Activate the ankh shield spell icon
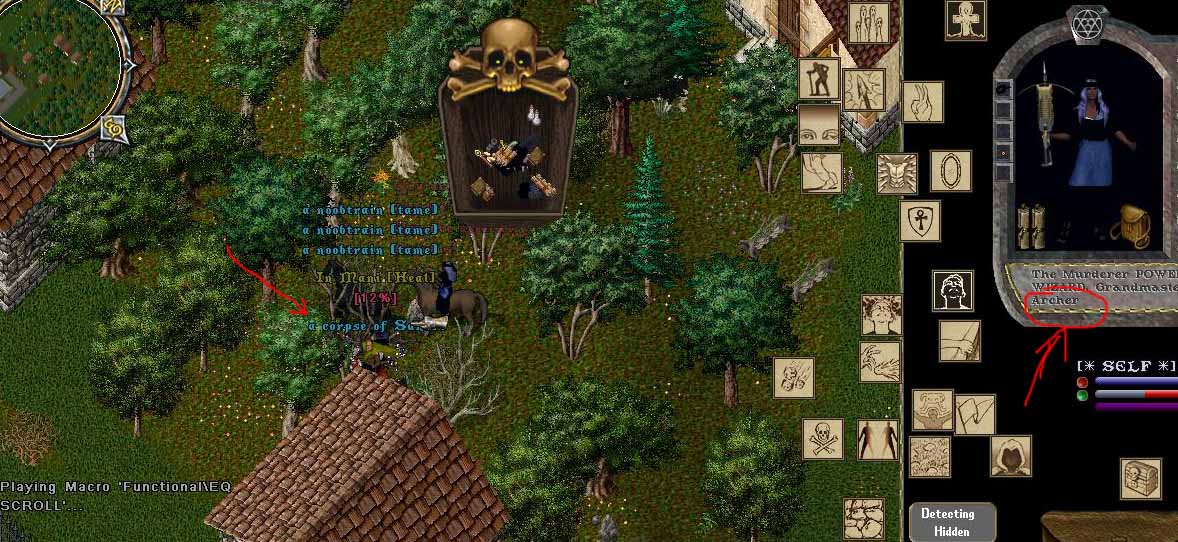Viewport: 1178px width, 542px height. click(919, 221)
